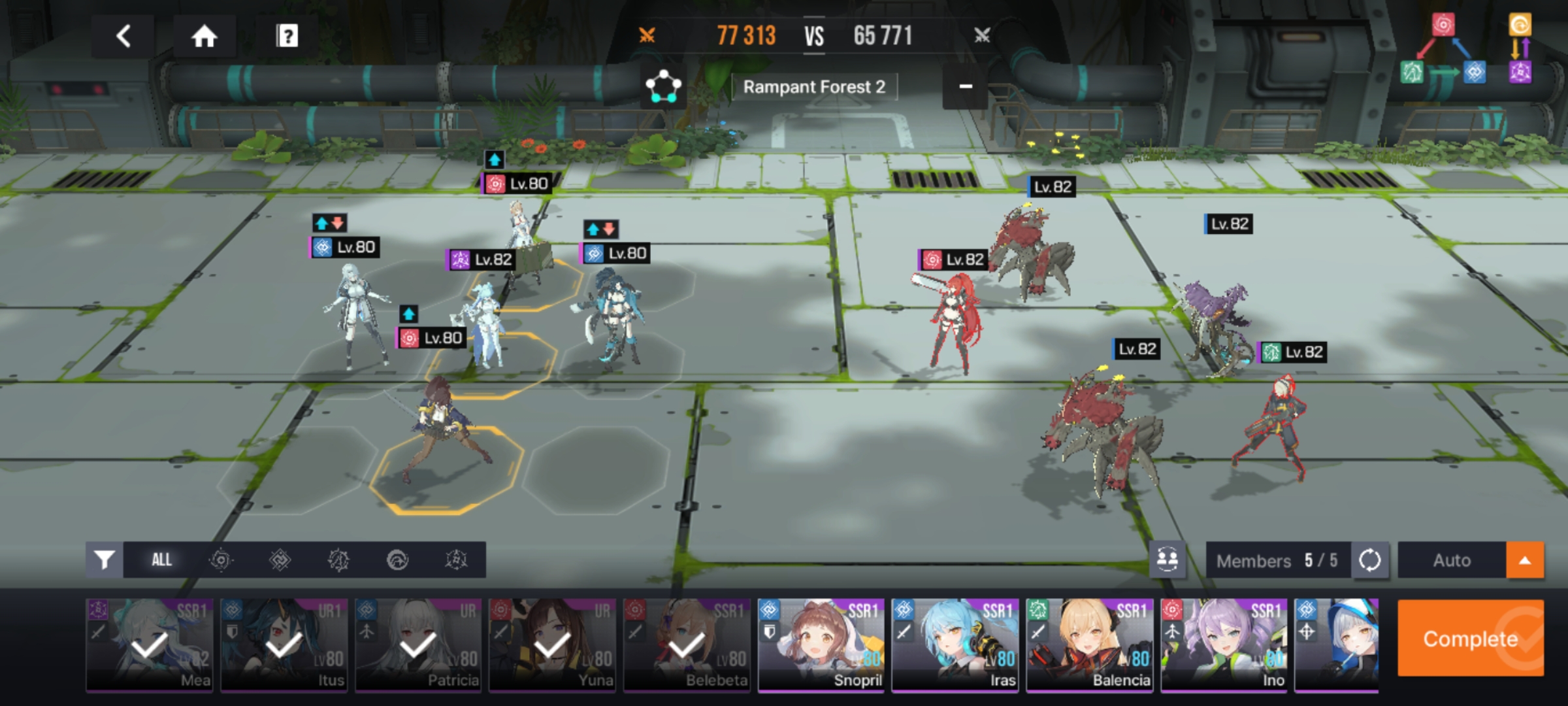
Task: Reset members with the refresh icon
Action: coord(1369,560)
